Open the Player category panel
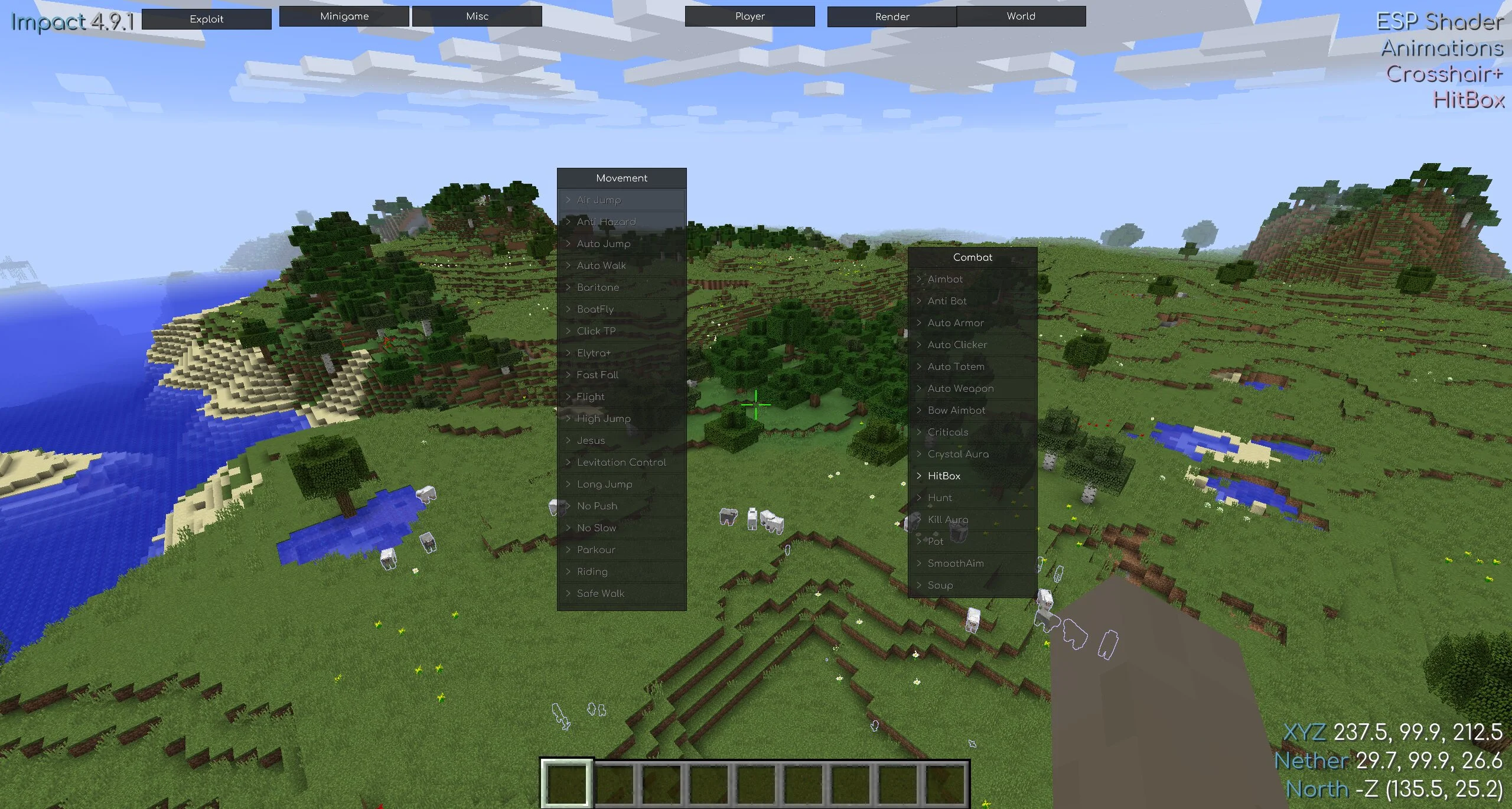 (750, 17)
